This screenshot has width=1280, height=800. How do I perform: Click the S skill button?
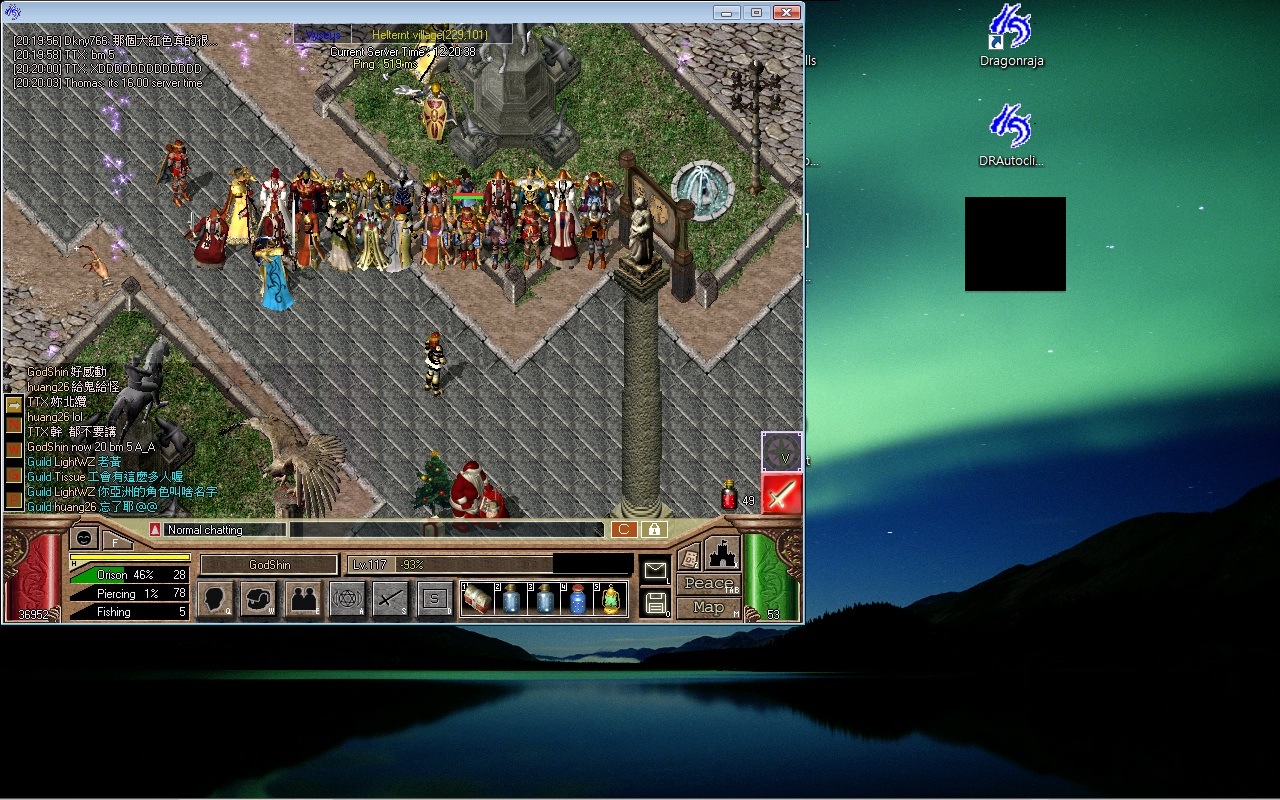[435, 599]
